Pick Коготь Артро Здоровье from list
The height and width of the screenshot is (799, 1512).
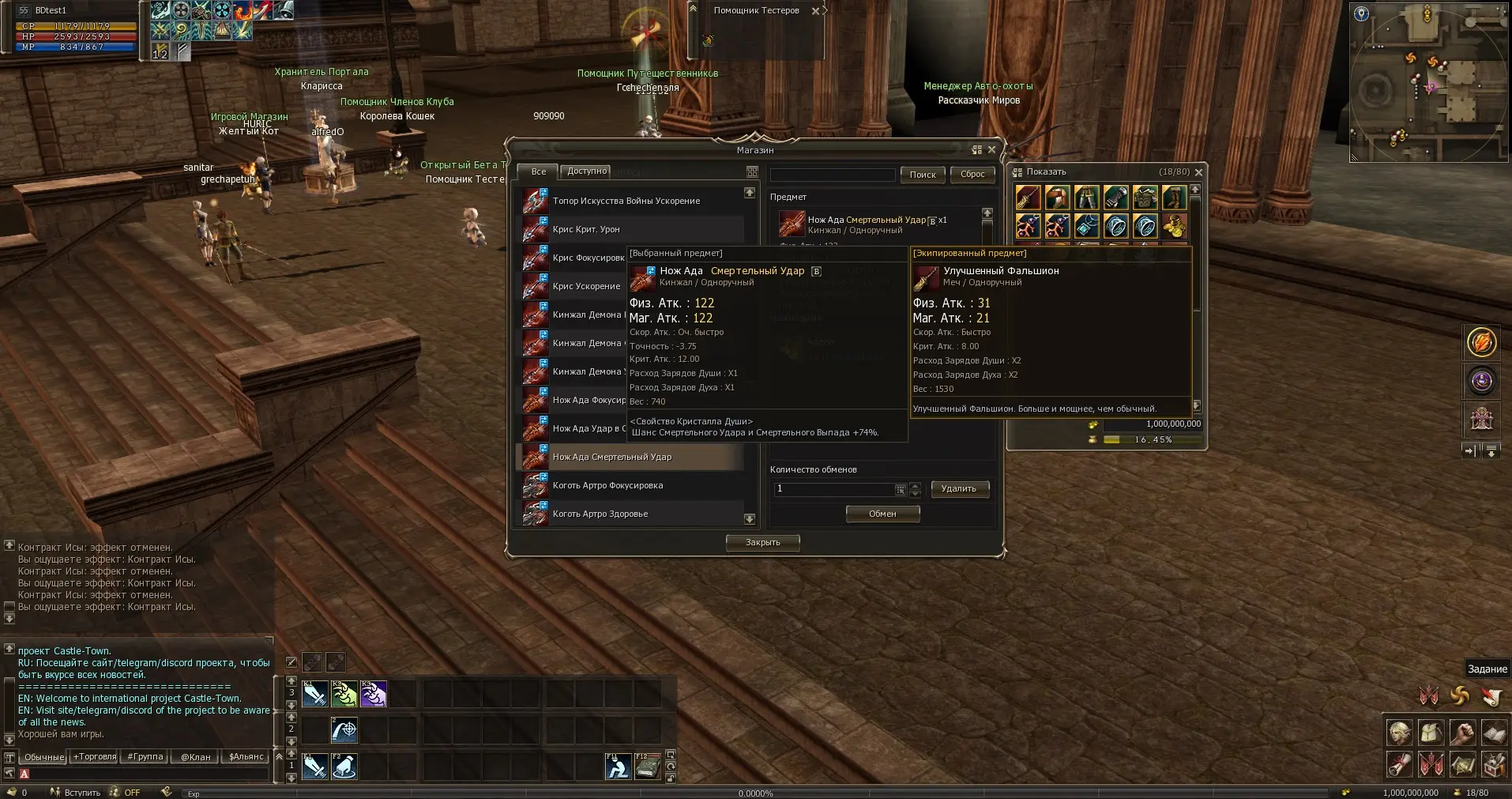click(600, 514)
